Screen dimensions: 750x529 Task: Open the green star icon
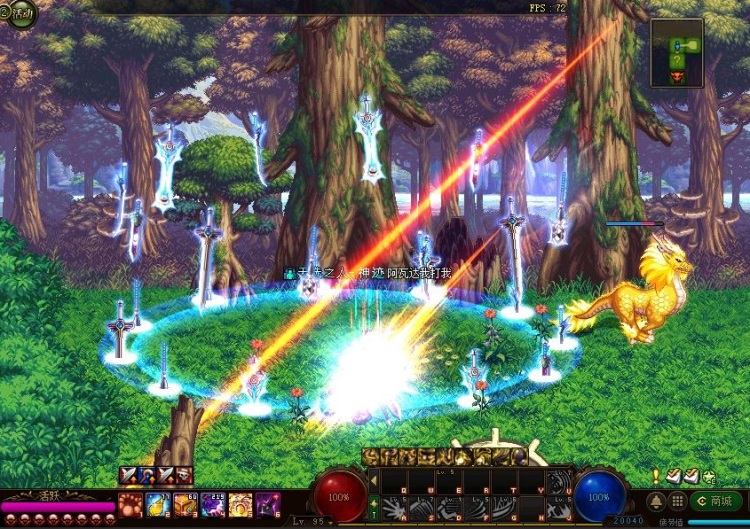(709, 477)
